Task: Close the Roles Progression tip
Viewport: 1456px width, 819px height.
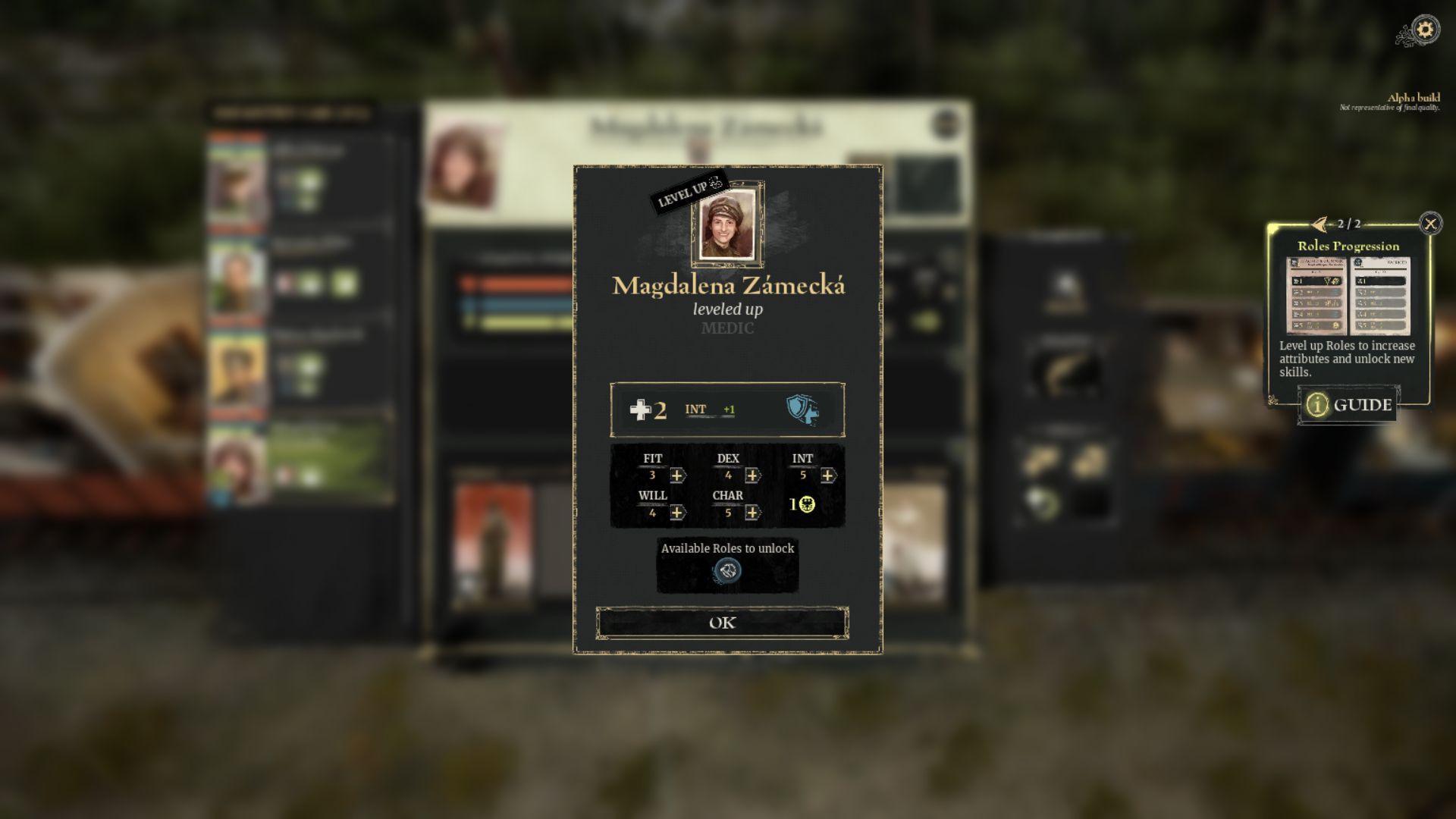Action: click(x=1430, y=223)
